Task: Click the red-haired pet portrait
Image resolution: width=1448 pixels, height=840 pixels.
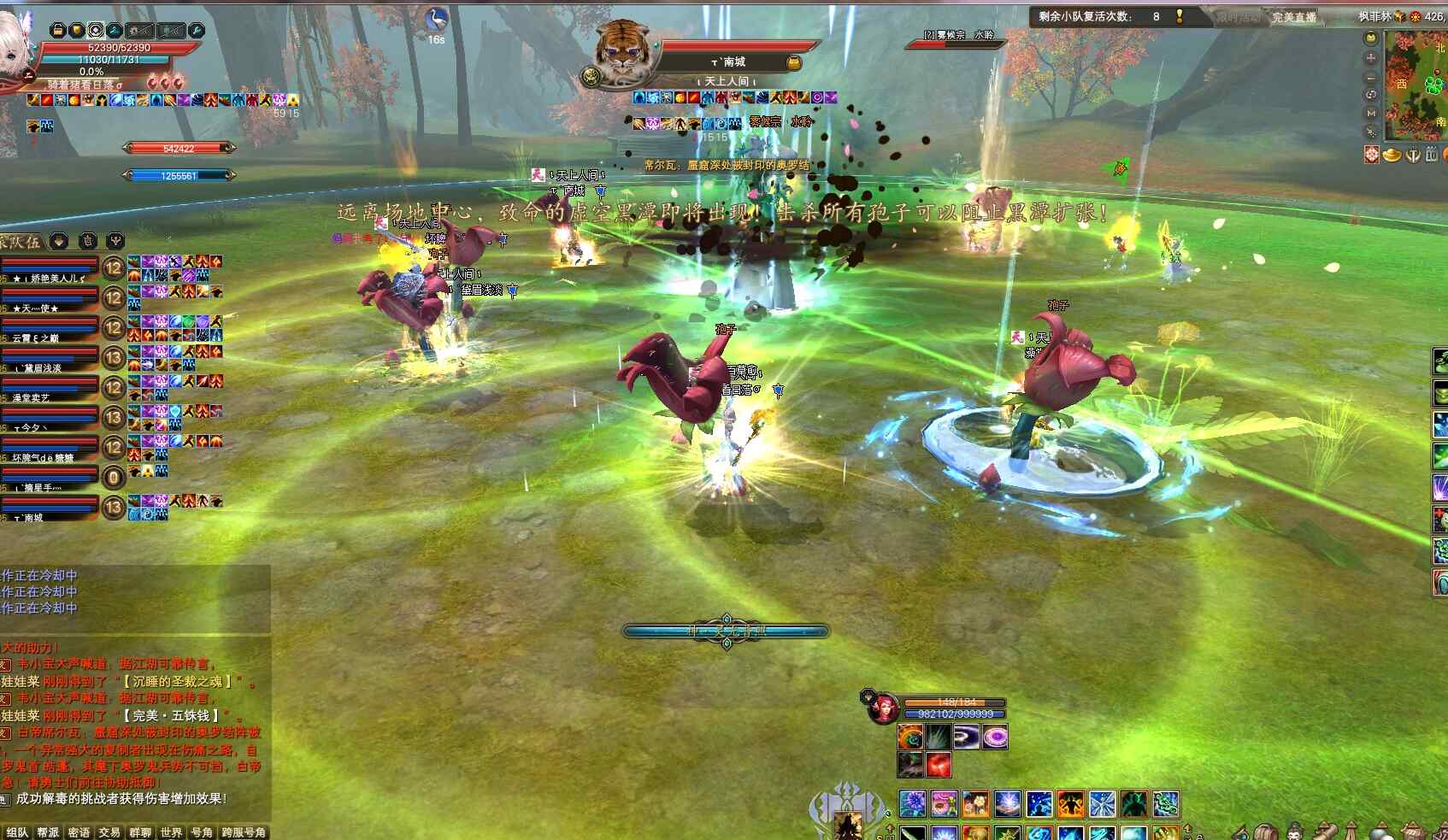Action: (x=882, y=708)
